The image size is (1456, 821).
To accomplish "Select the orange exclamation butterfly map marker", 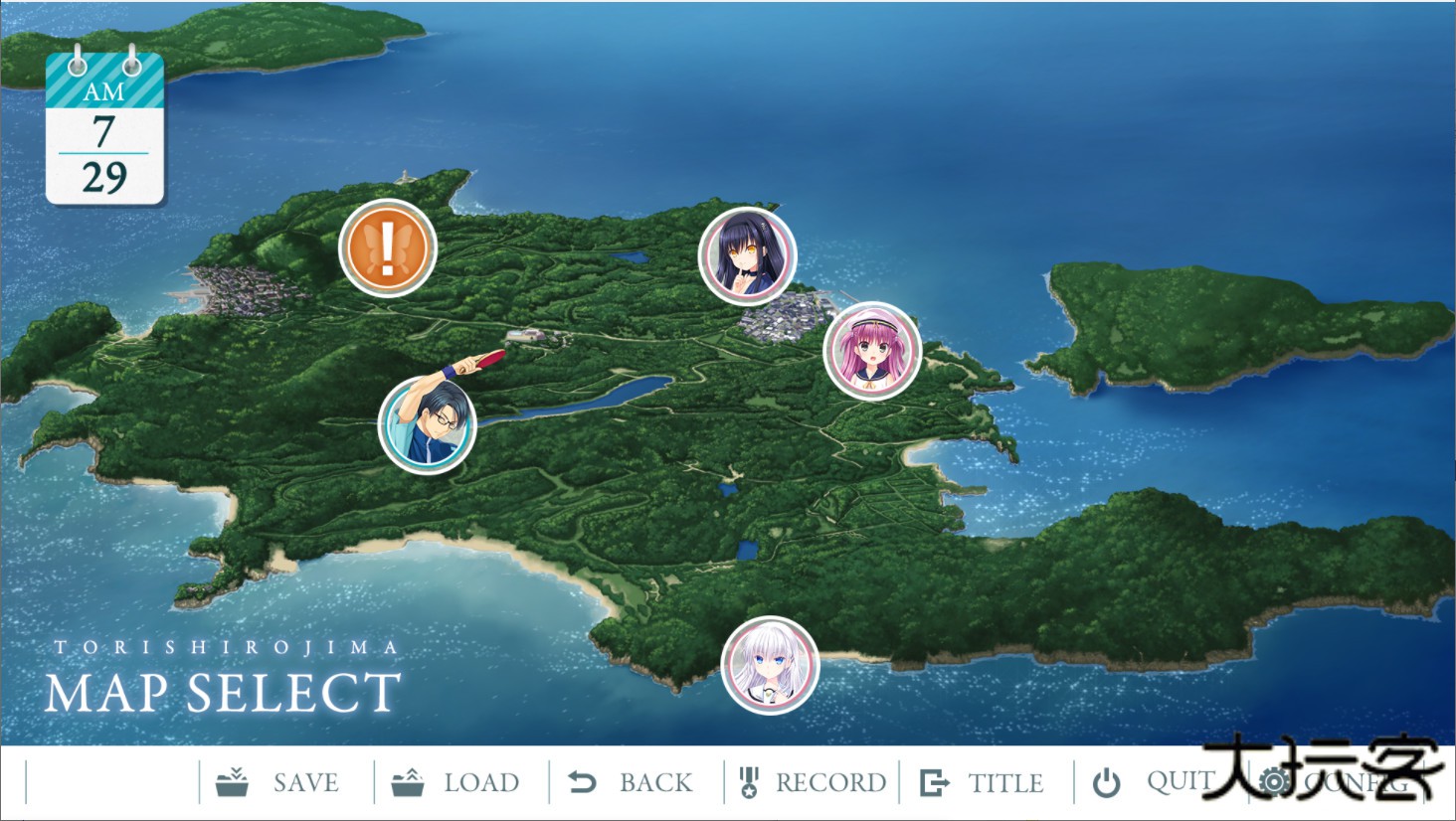I will (x=388, y=247).
